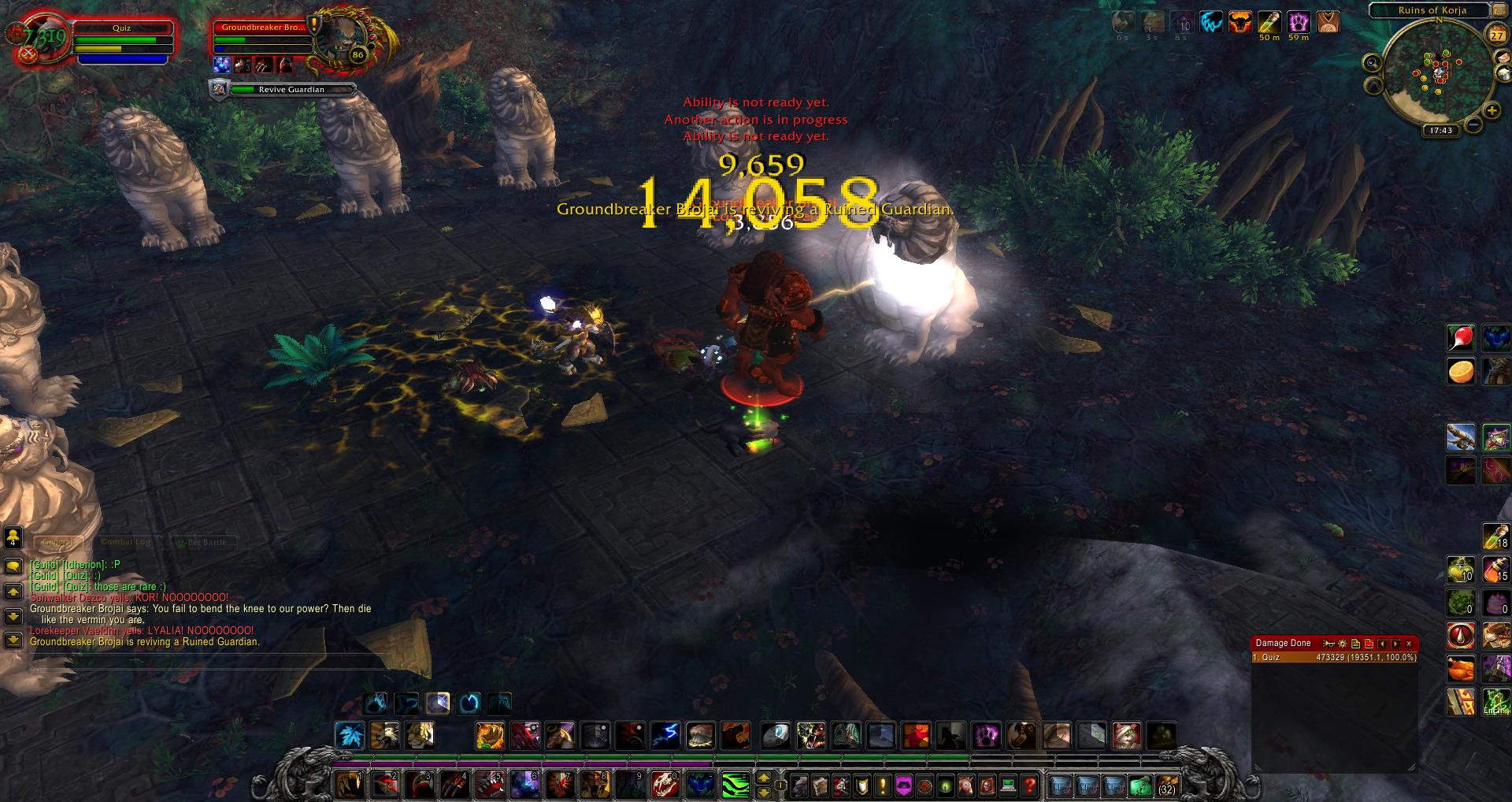The image size is (1512, 802).
Task: Open Damage Done meter settings gear
Action: [1343, 644]
